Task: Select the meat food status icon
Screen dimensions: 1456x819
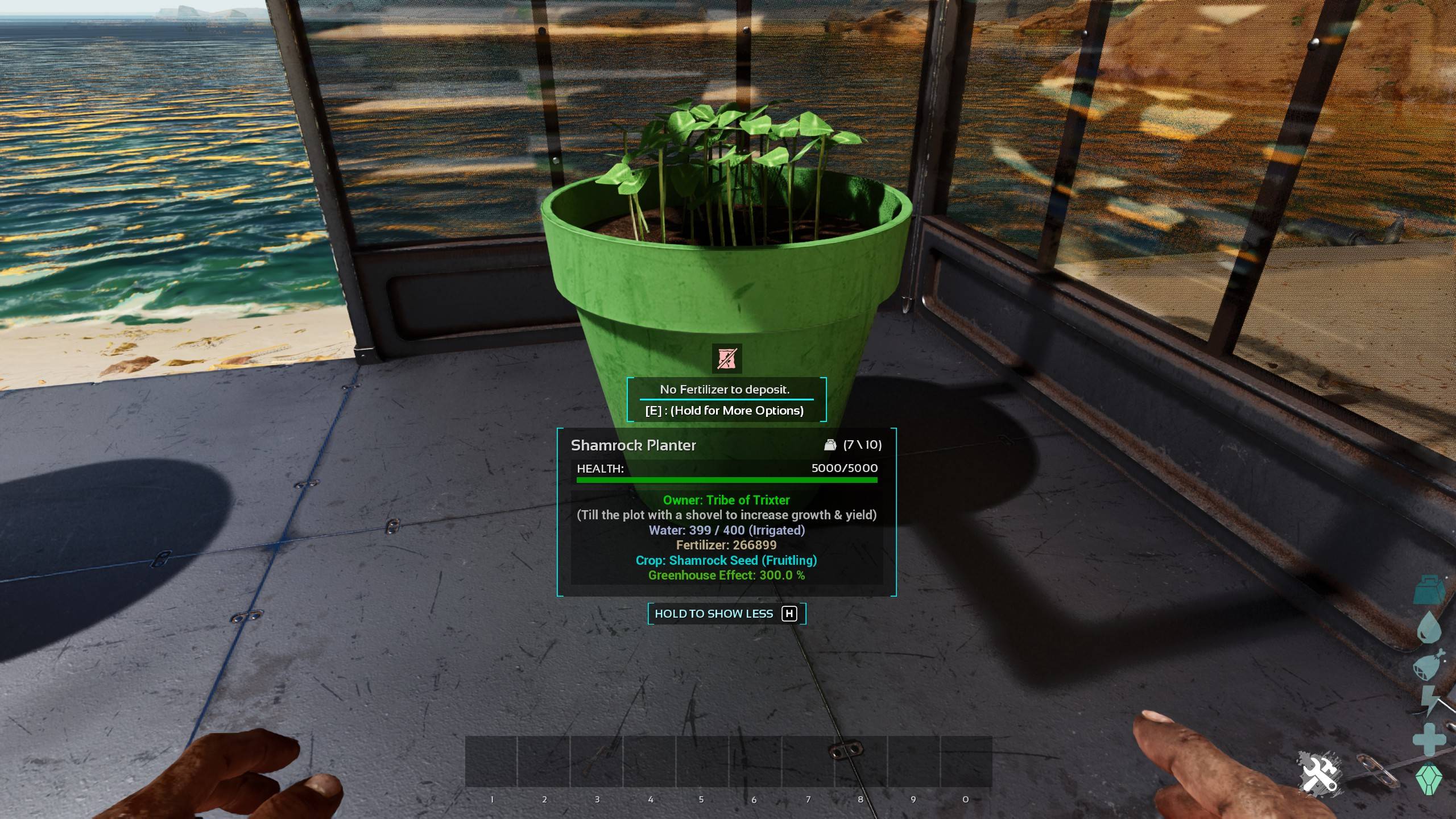Action: tap(1429, 664)
